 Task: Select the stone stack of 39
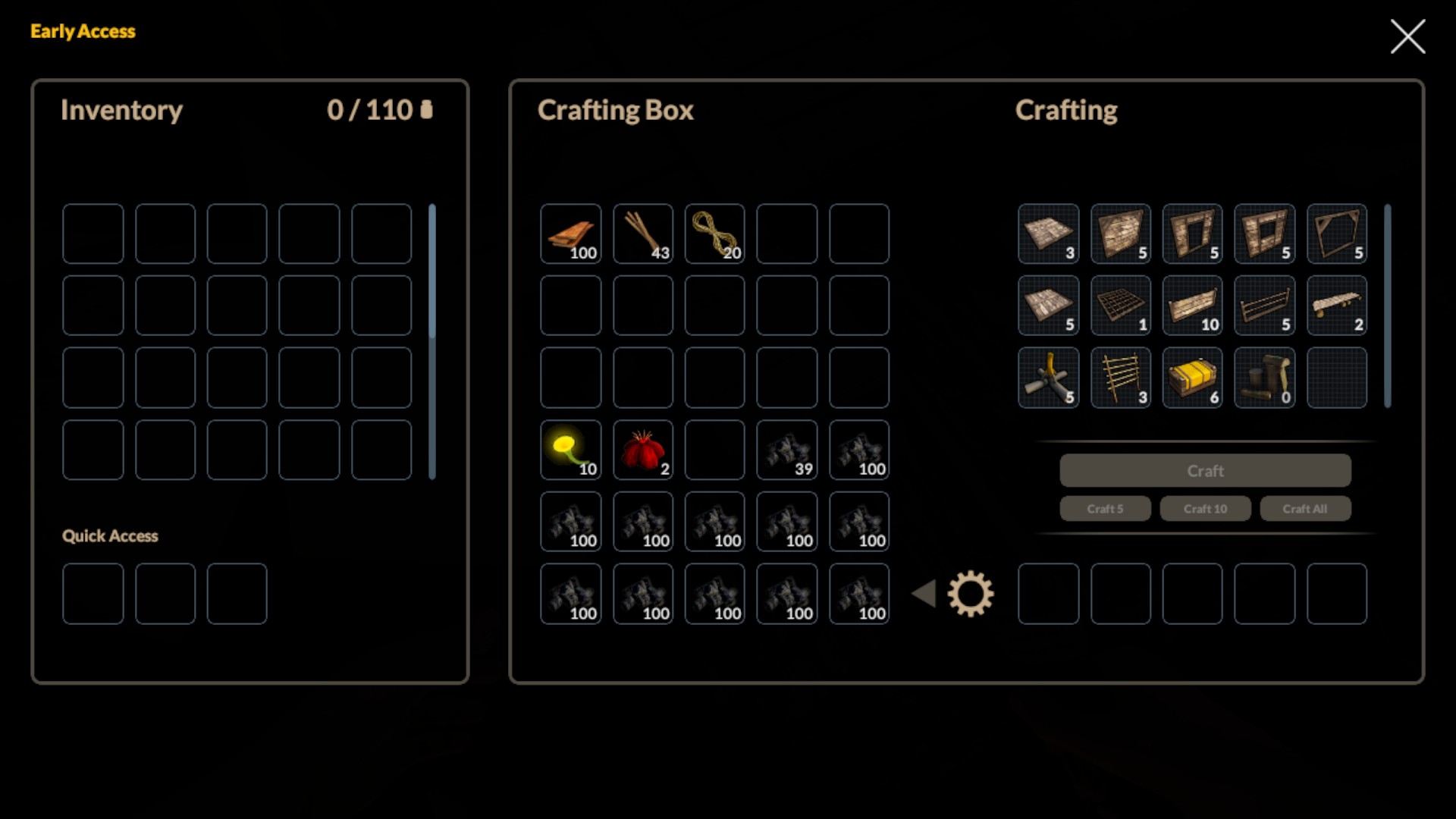[x=787, y=450]
